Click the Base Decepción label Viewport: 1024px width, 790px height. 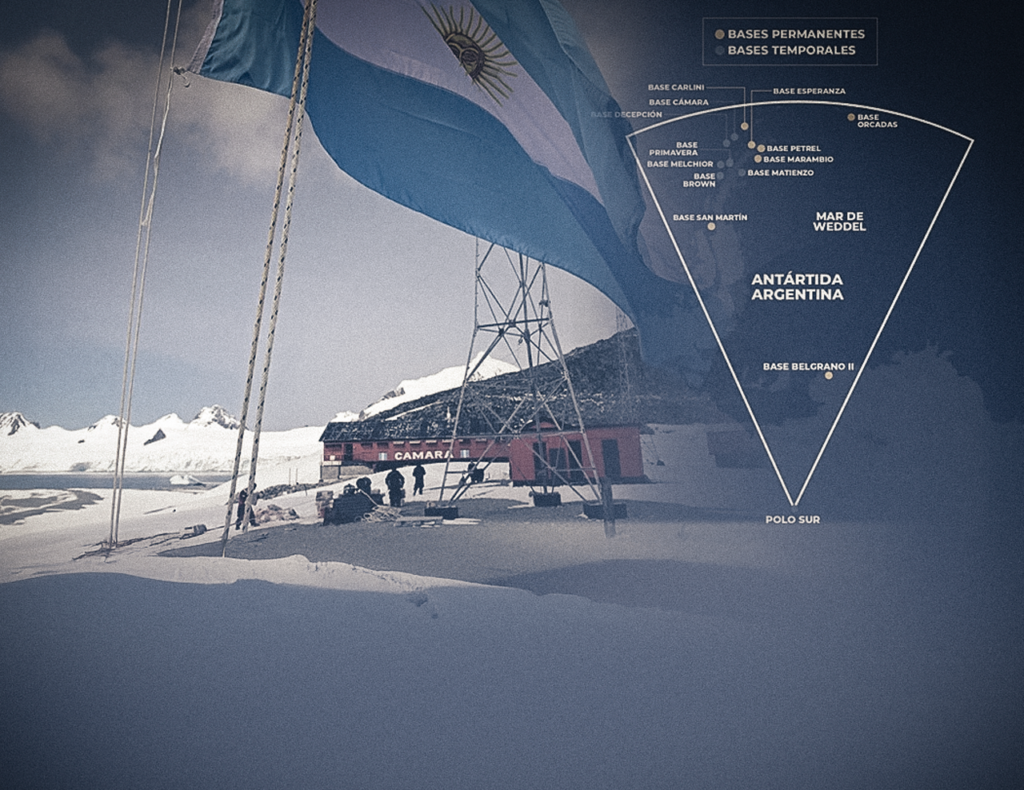(626, 115)
